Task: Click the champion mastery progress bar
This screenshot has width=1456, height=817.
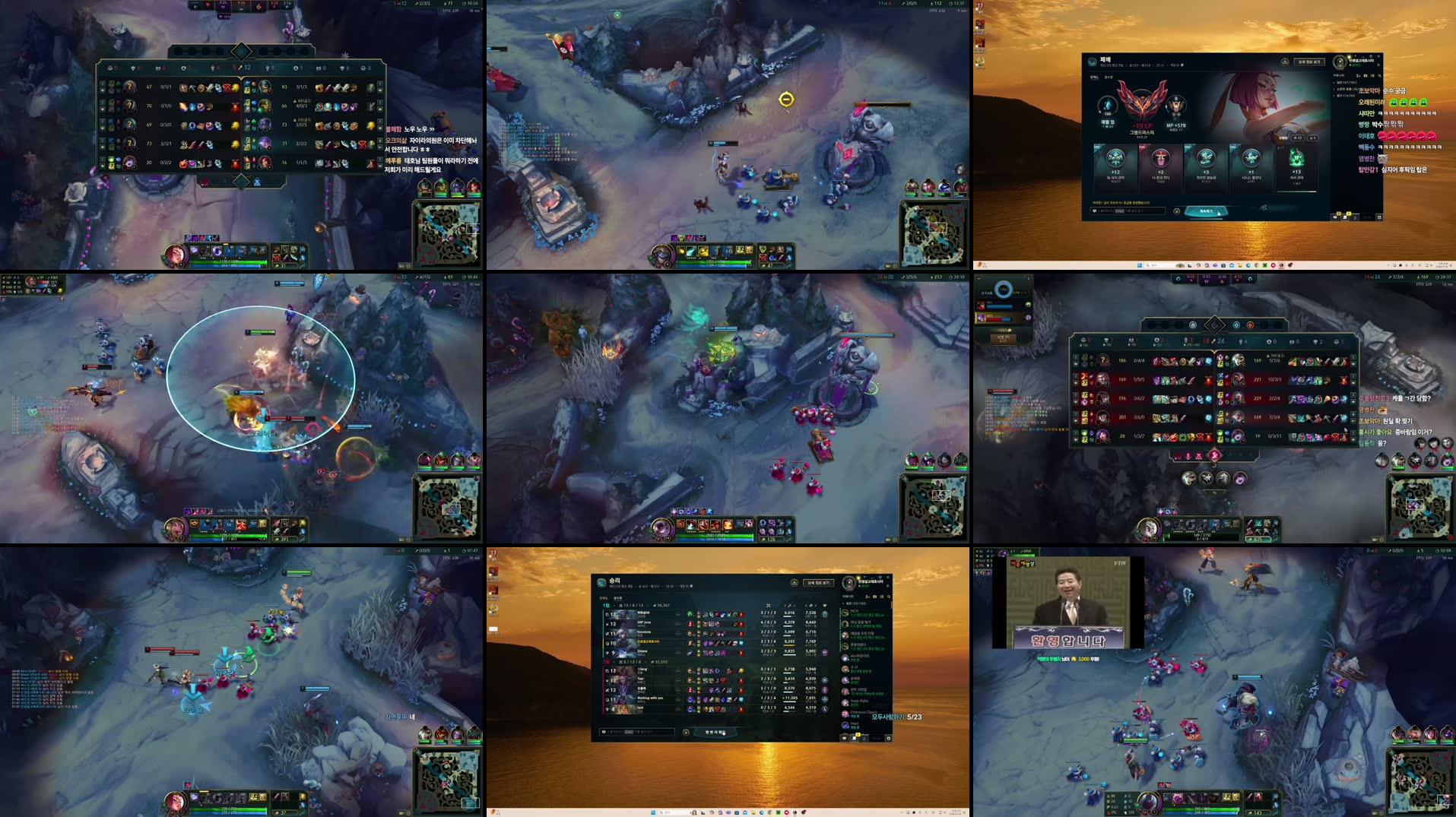Action: pos(1298,191)
